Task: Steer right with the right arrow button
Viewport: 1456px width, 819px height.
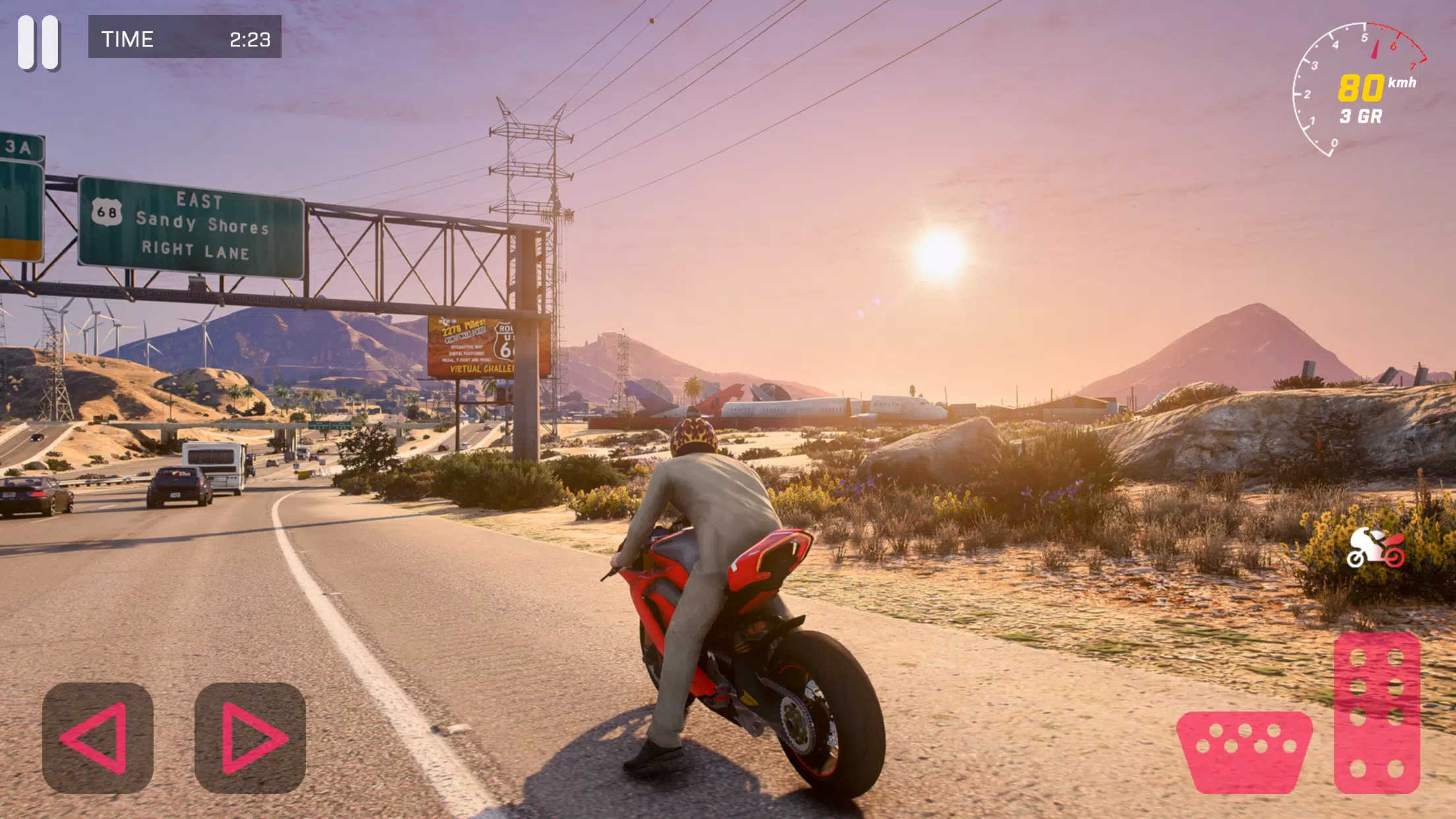Action: point(250,738)
